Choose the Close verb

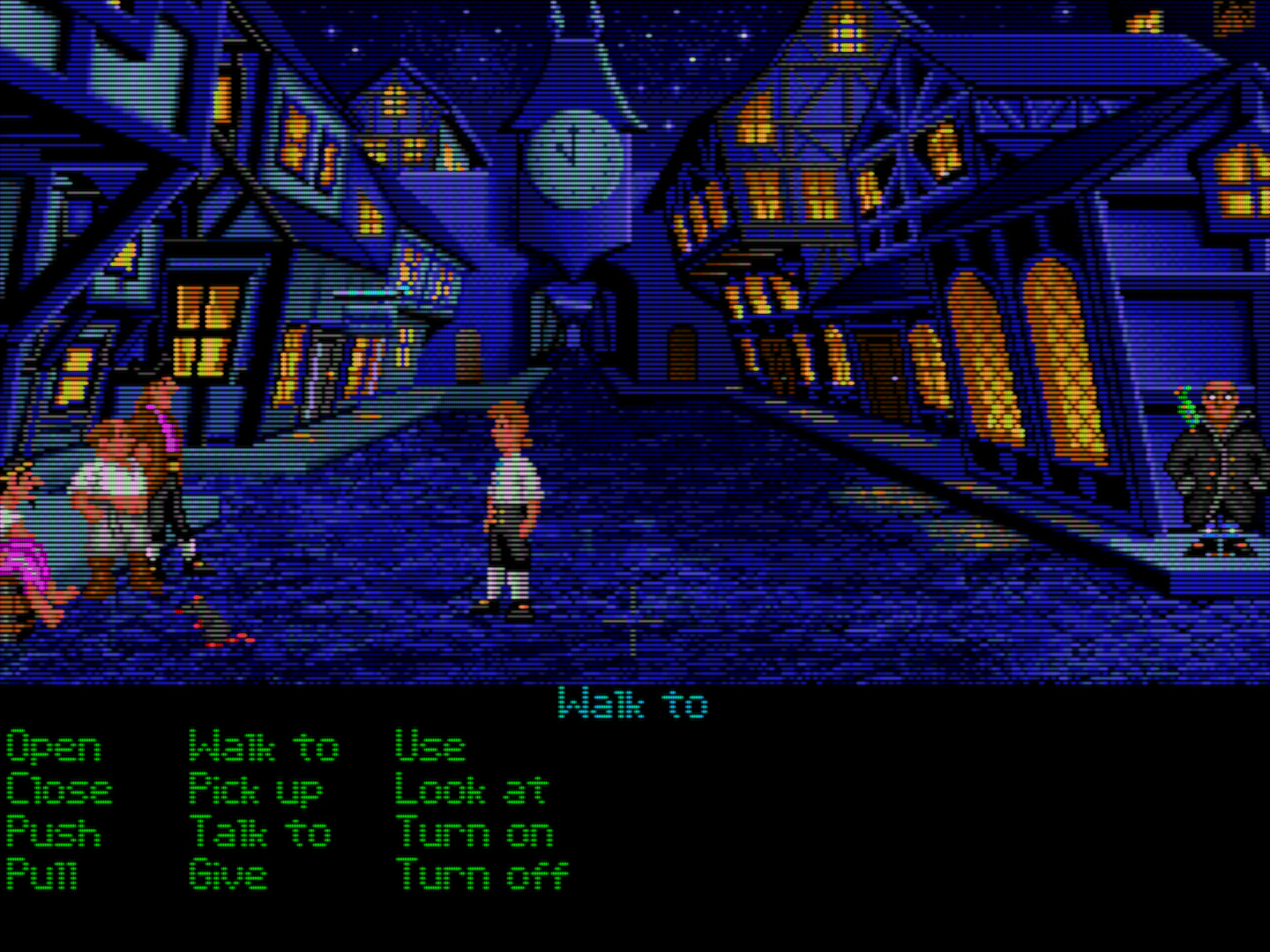pyautogui.click(x=58, y=790)
